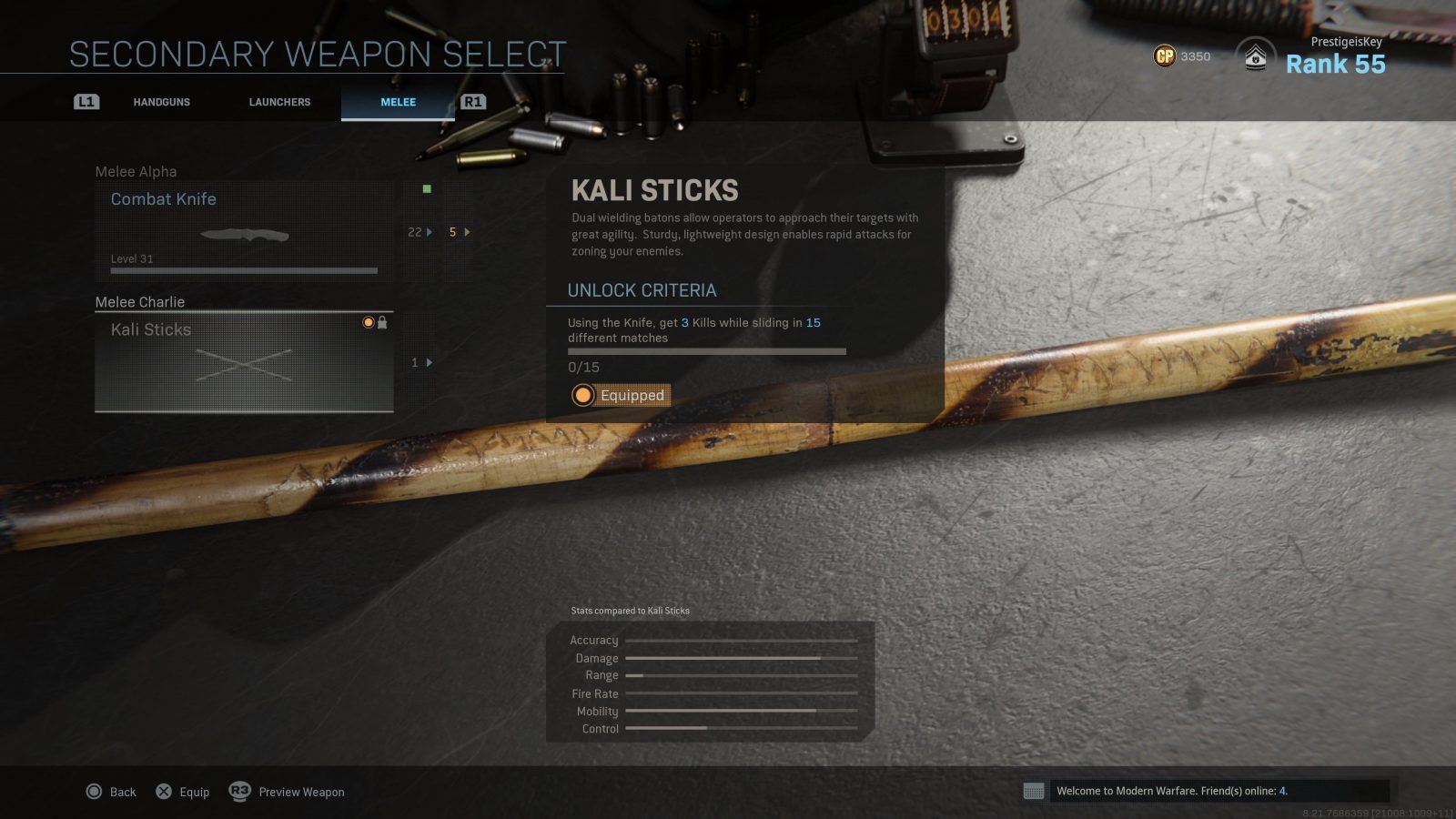Click the arrow next to the number 5
This screenshot has width=1456, height=819.
[466, 232]
